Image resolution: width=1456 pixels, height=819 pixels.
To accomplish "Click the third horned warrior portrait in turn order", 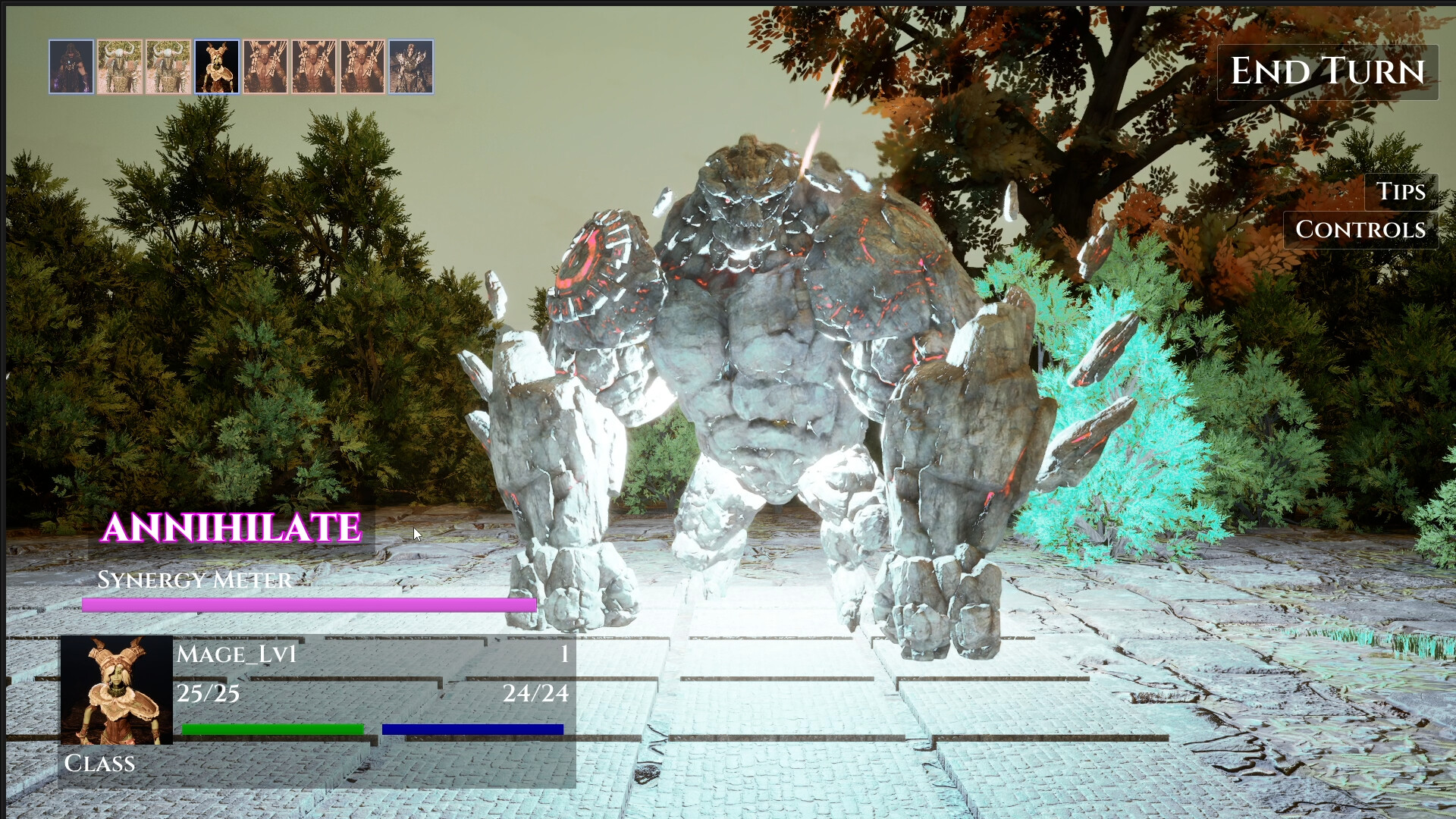I will point(168,68).
